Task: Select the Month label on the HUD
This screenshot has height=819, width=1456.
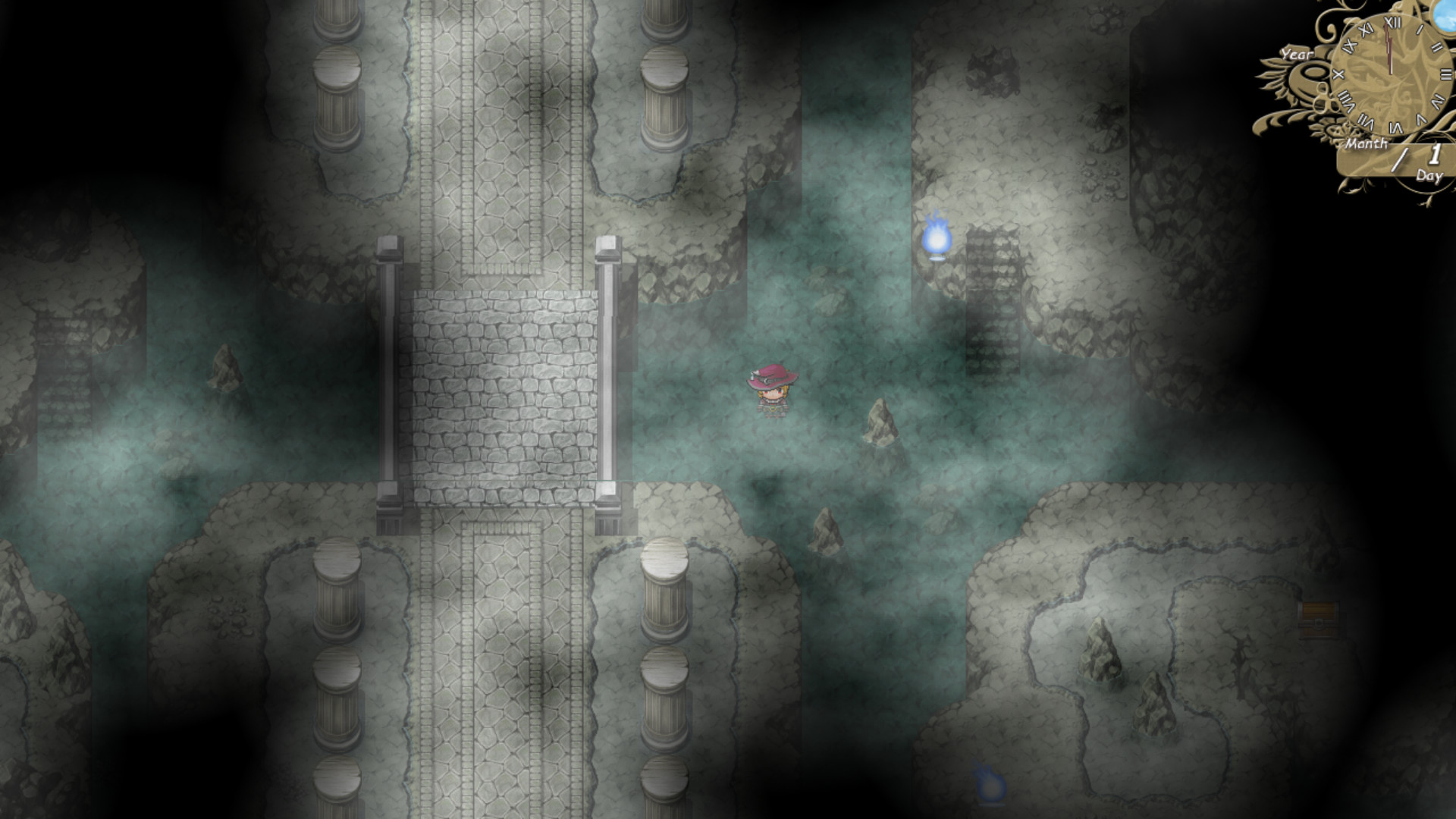Action: [x=1367, y=143]
